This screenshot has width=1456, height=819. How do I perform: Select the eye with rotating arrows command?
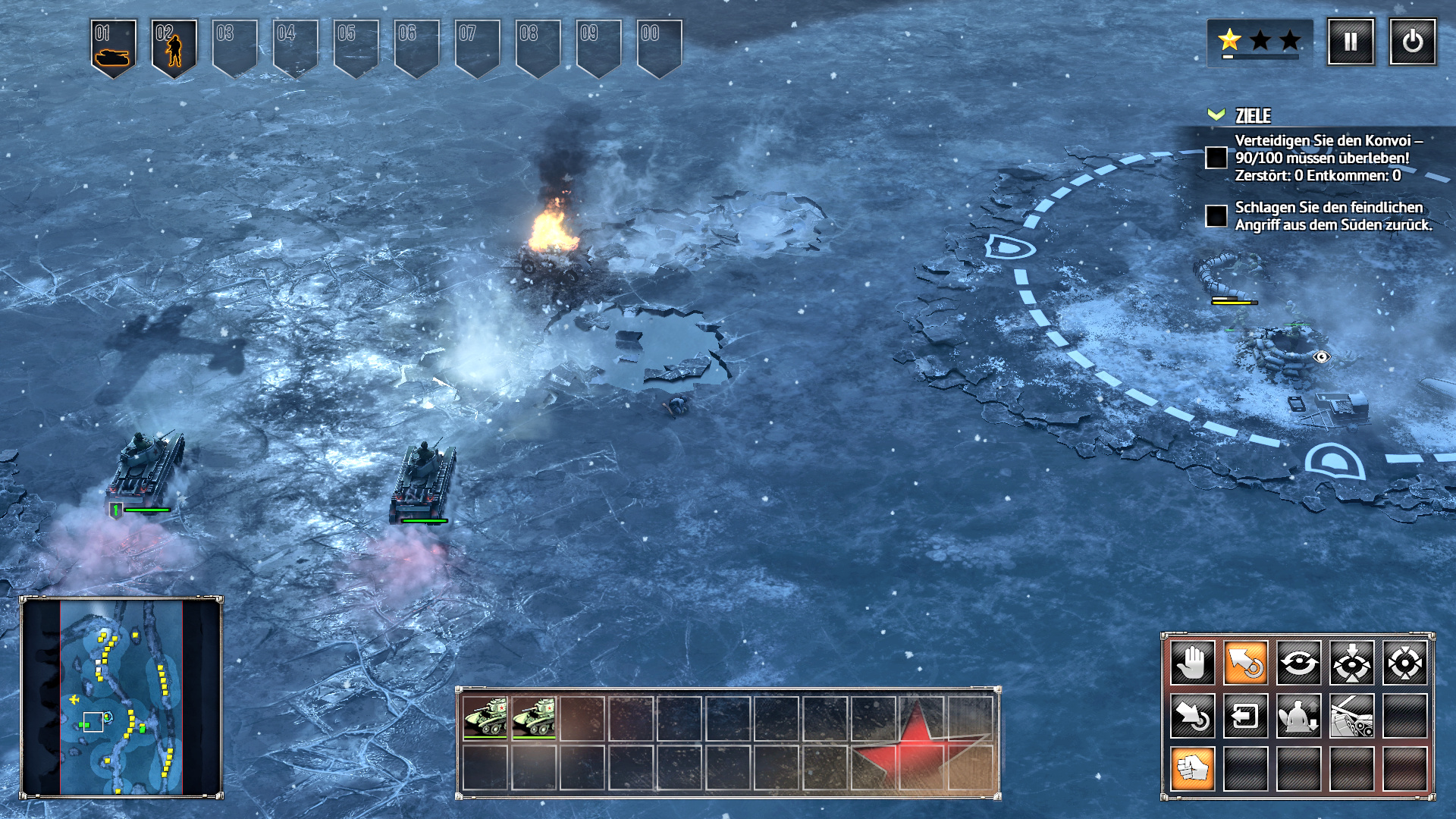[1298, 663]
